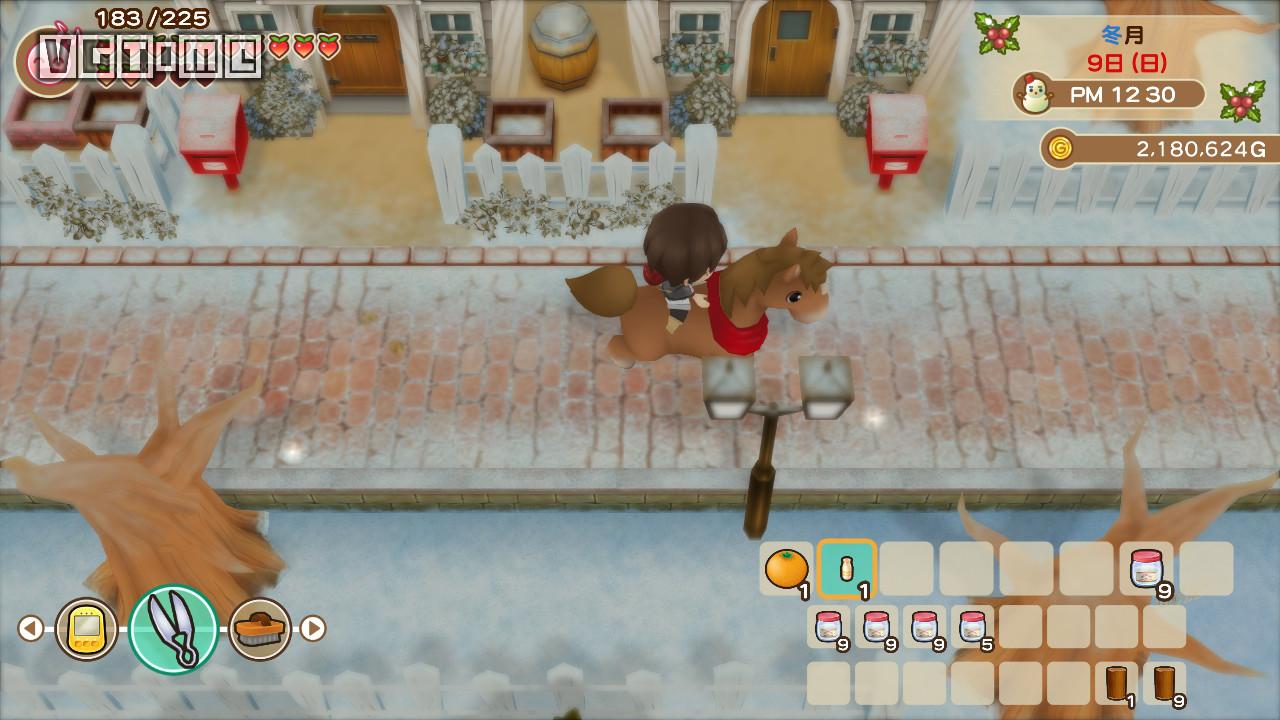
Task: Pick the jar in the top inventory row
Action: pyautogui.click(x=1146, y=569)
